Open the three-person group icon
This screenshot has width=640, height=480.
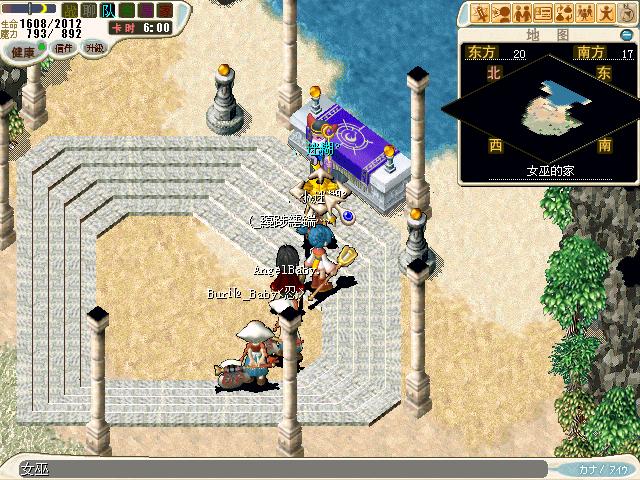(x=585, y=14)
